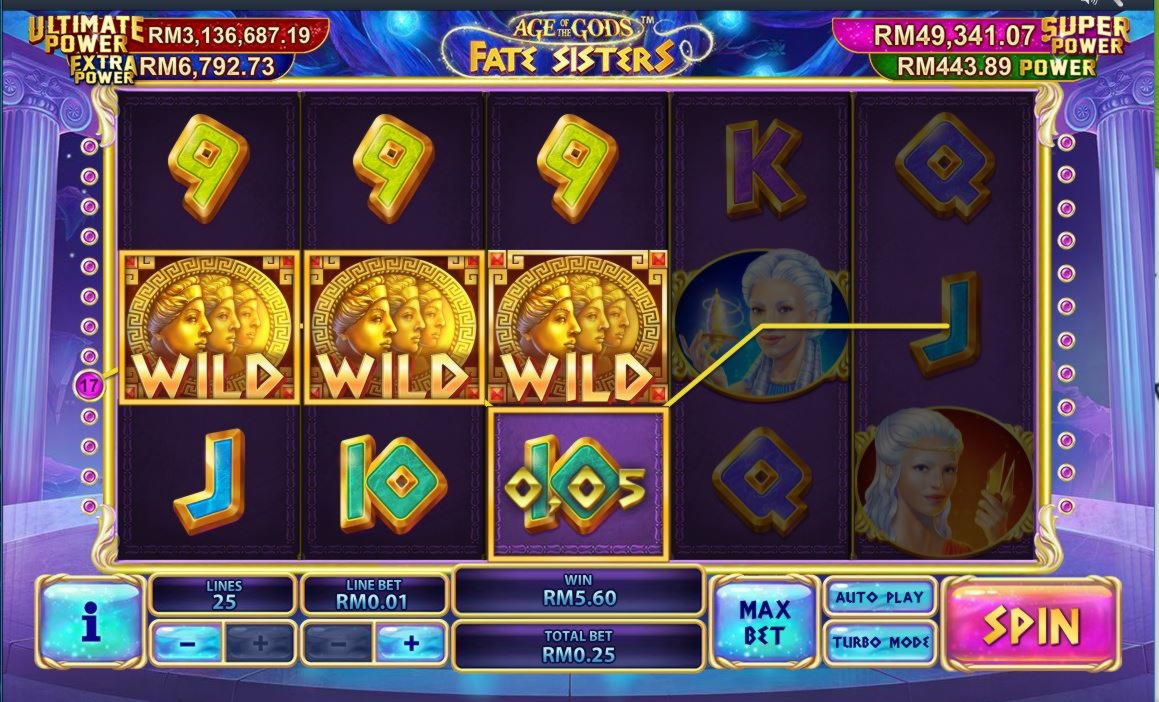Image resolution: width=1159 pixels, height=702 pixels.
Task: Increase the number of lines
Action: tap(259, 643)
